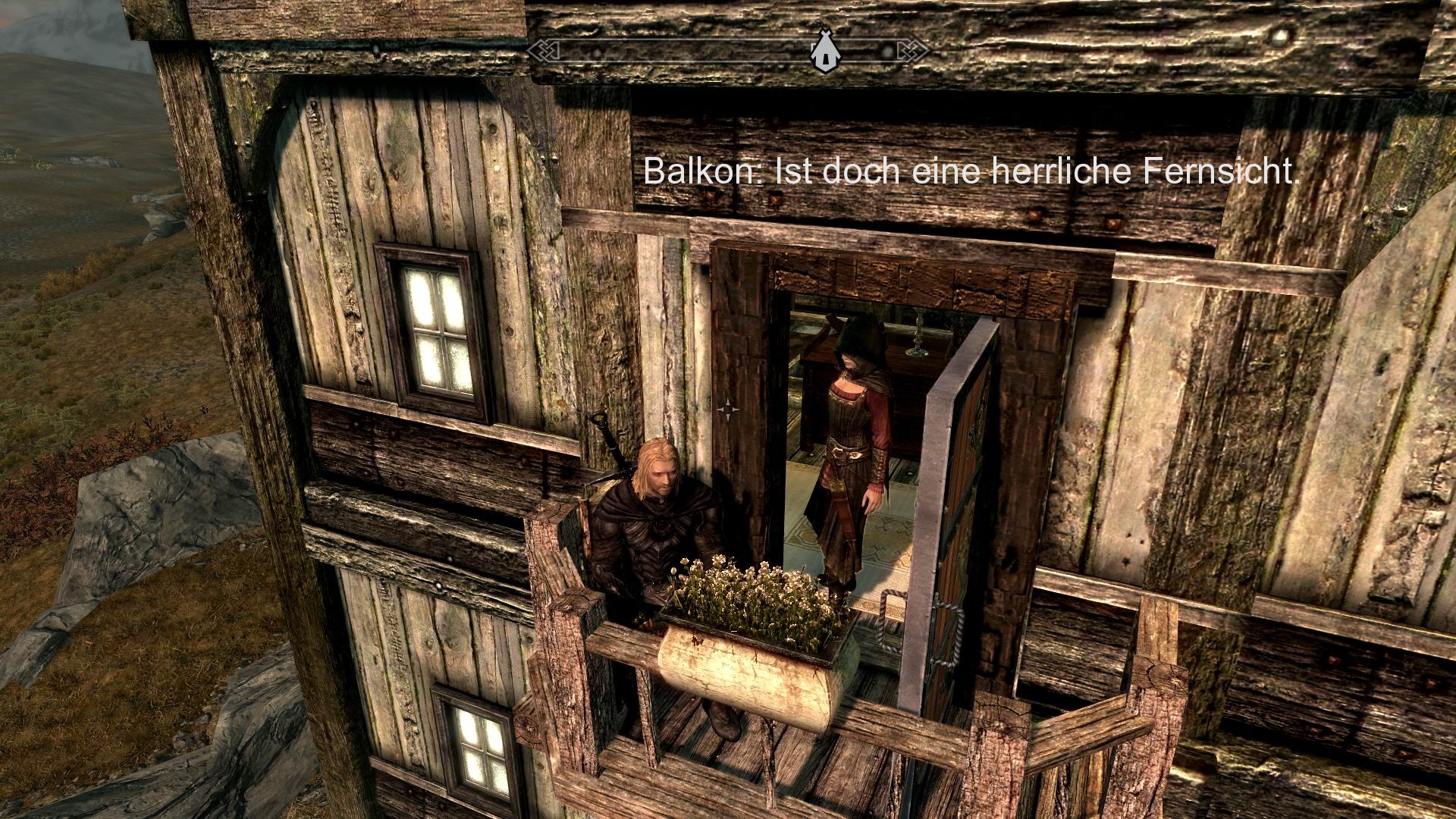This screenshot has width=1456, height=819.
Task: Click the center of the compass bar strip
Action: click(728, 49)
